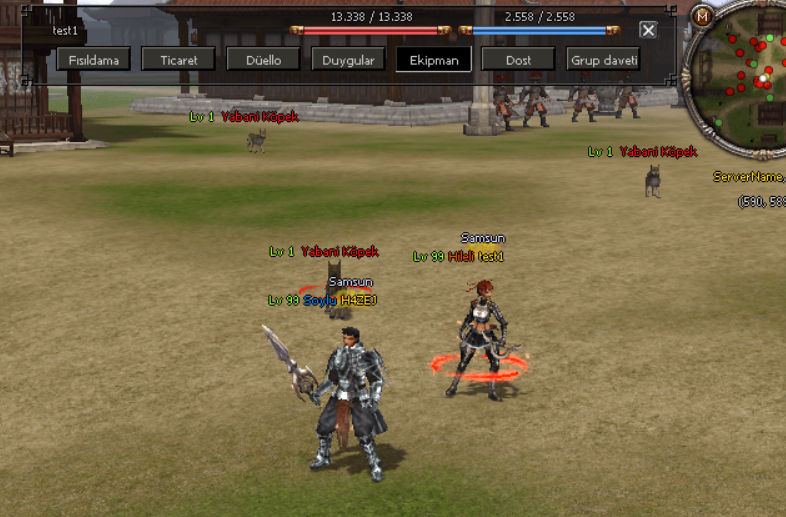Start a trade via Ticaret

179,60
